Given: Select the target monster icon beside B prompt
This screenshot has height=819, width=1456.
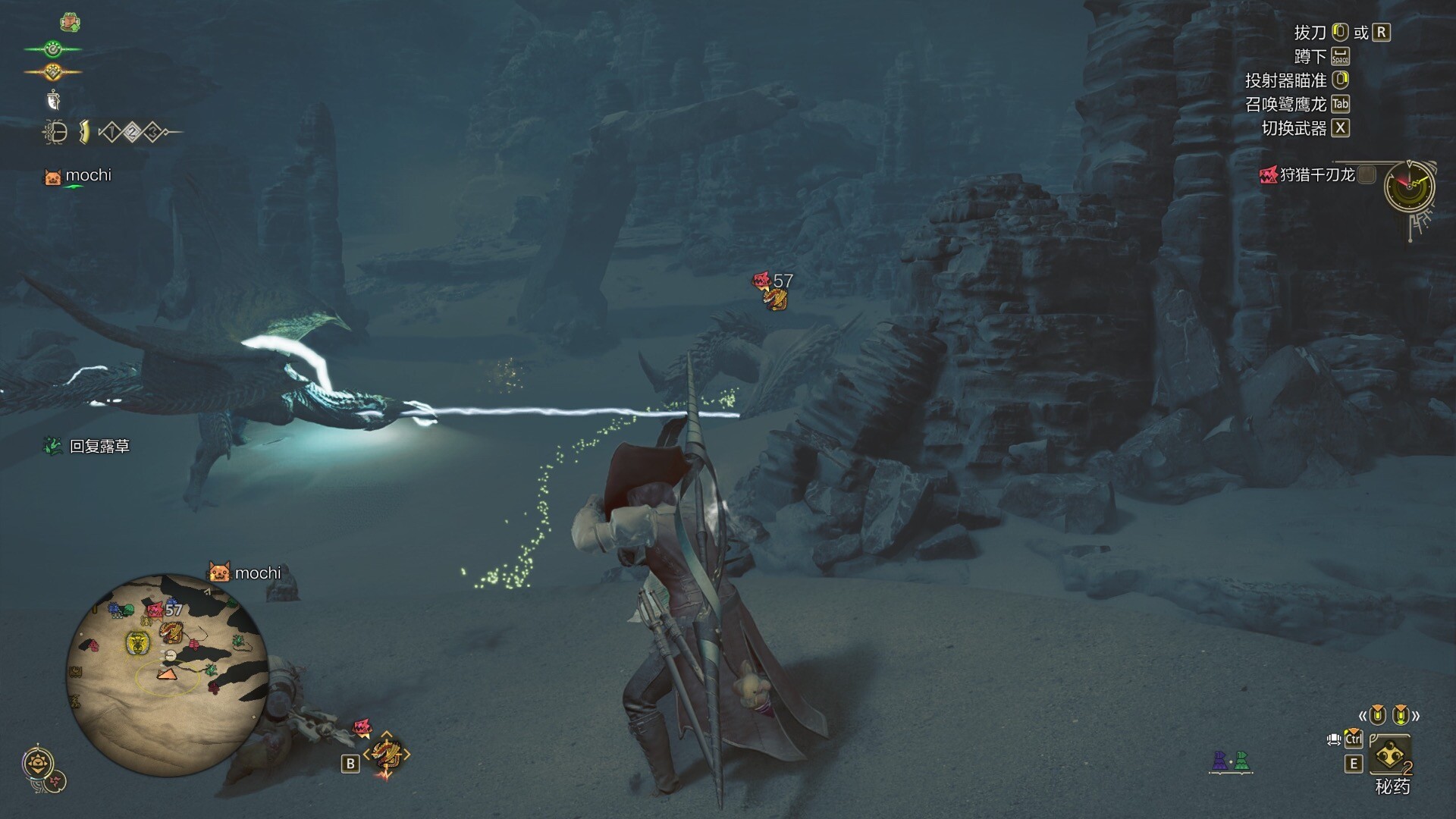Looking at the screenshot, I should pyautogui.click(x=387, y=755).
